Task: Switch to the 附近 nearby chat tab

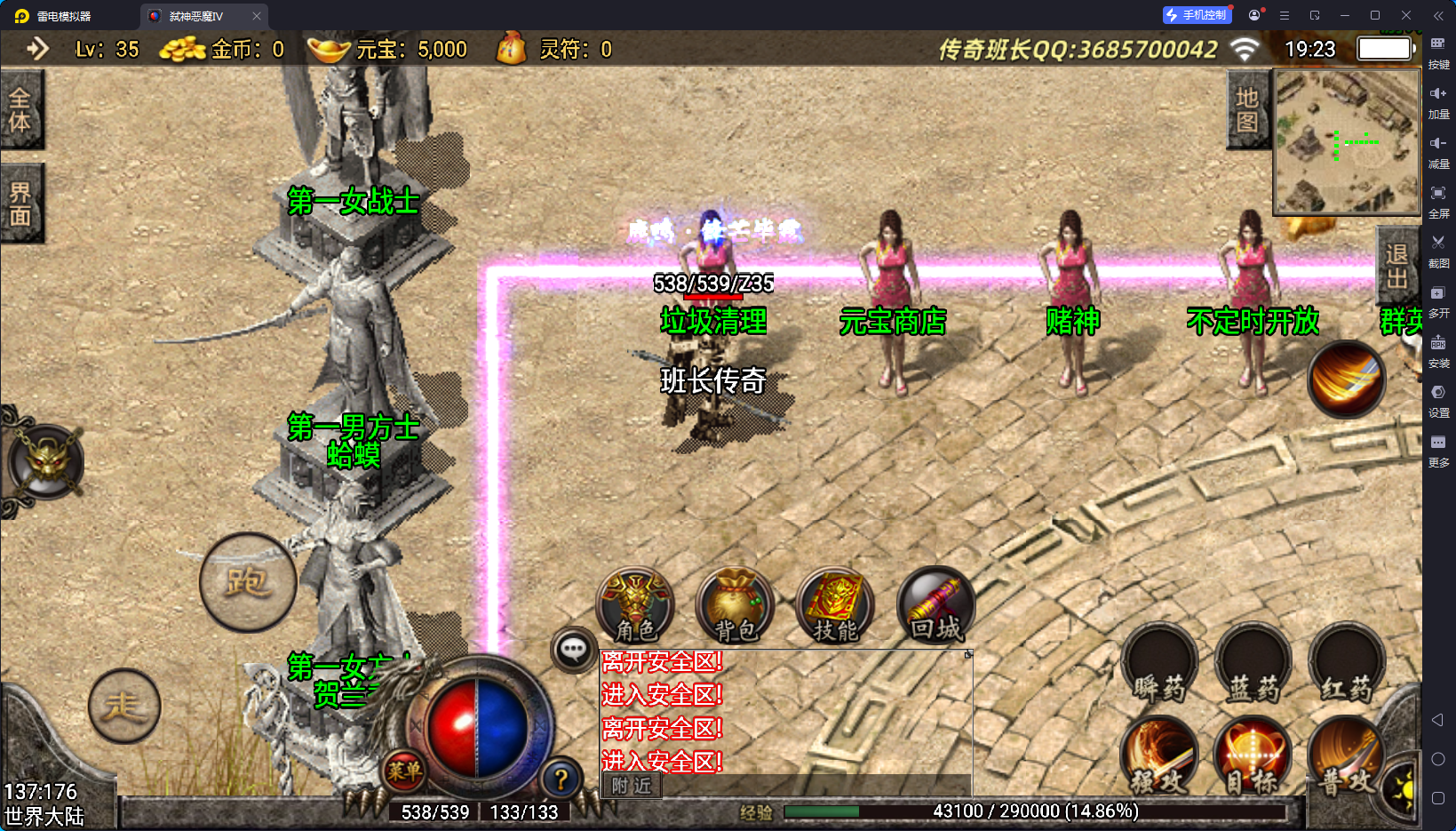Action: pos(632,786)
